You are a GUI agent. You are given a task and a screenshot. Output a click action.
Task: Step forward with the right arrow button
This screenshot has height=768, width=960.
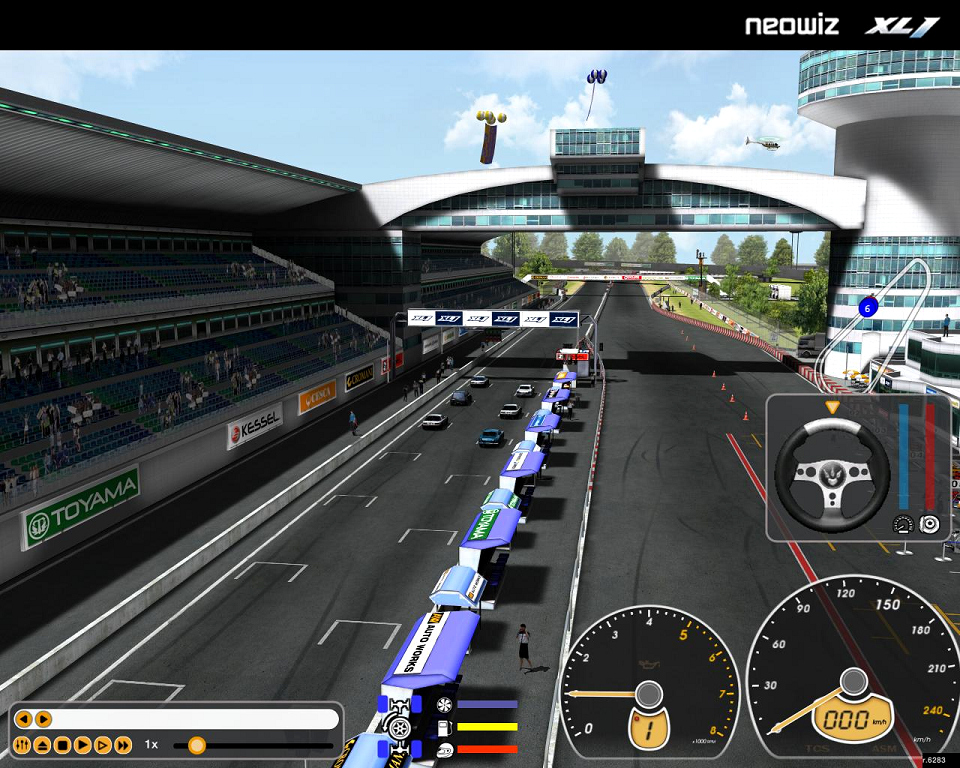[43, 719]
